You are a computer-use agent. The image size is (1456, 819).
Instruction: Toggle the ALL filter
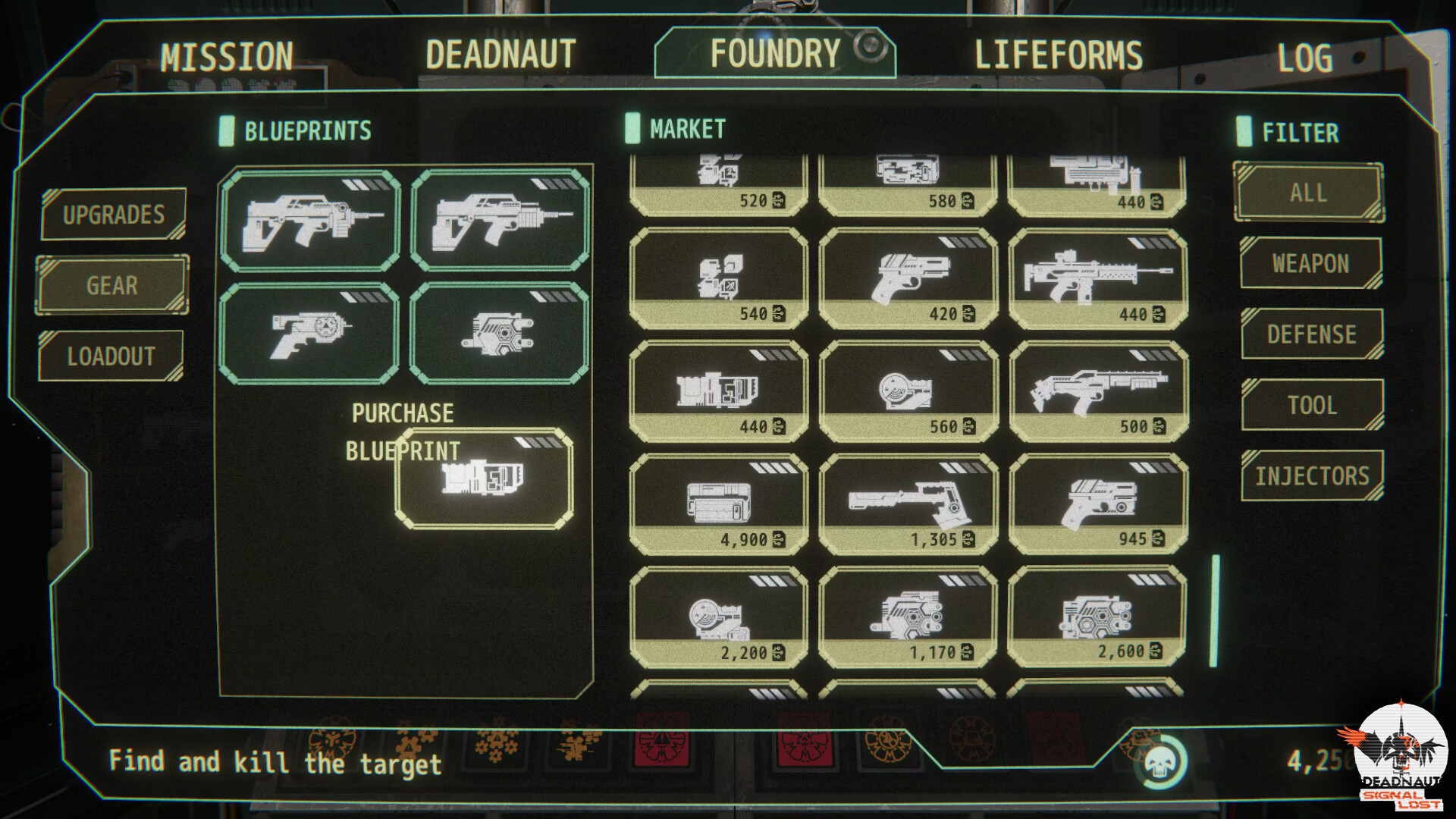pos(1309,193)
